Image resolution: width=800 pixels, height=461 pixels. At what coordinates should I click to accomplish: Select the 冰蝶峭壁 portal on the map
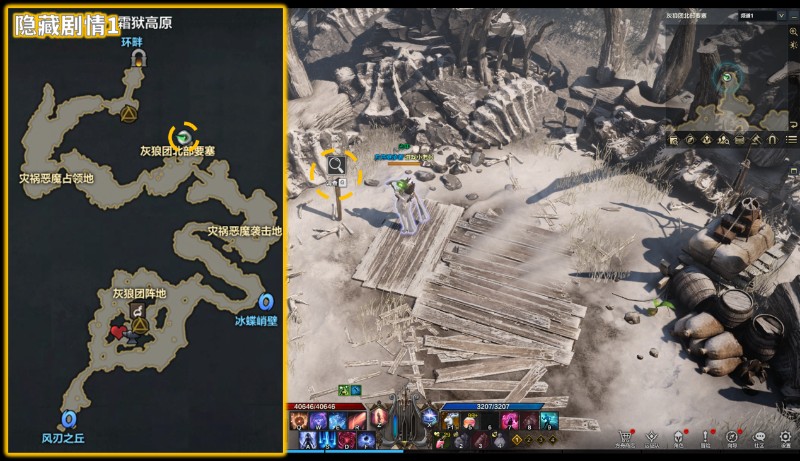(x=266, y=301)
